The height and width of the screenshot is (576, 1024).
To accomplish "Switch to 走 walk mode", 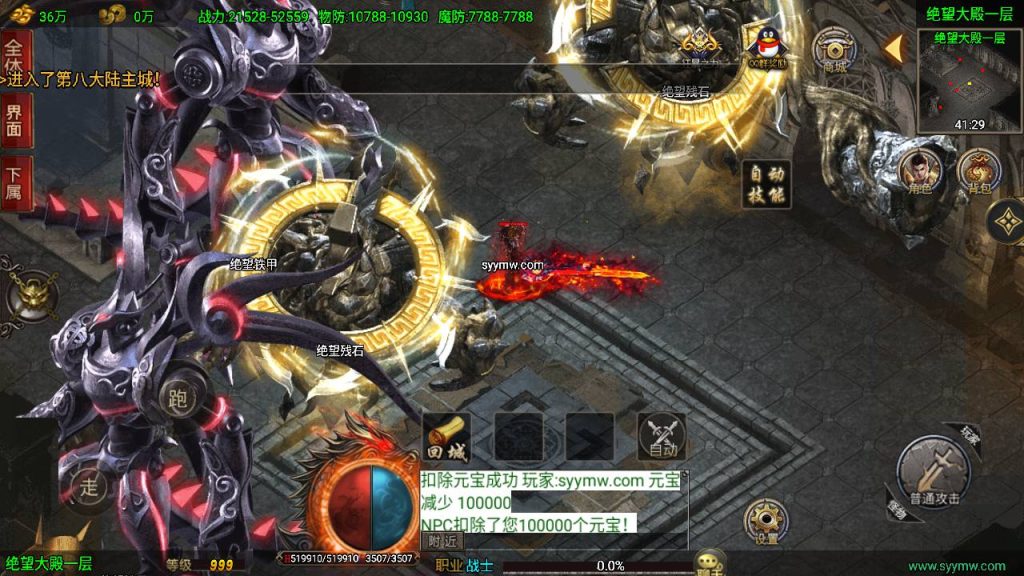I will pyautogui.click(x=92, y=487).
